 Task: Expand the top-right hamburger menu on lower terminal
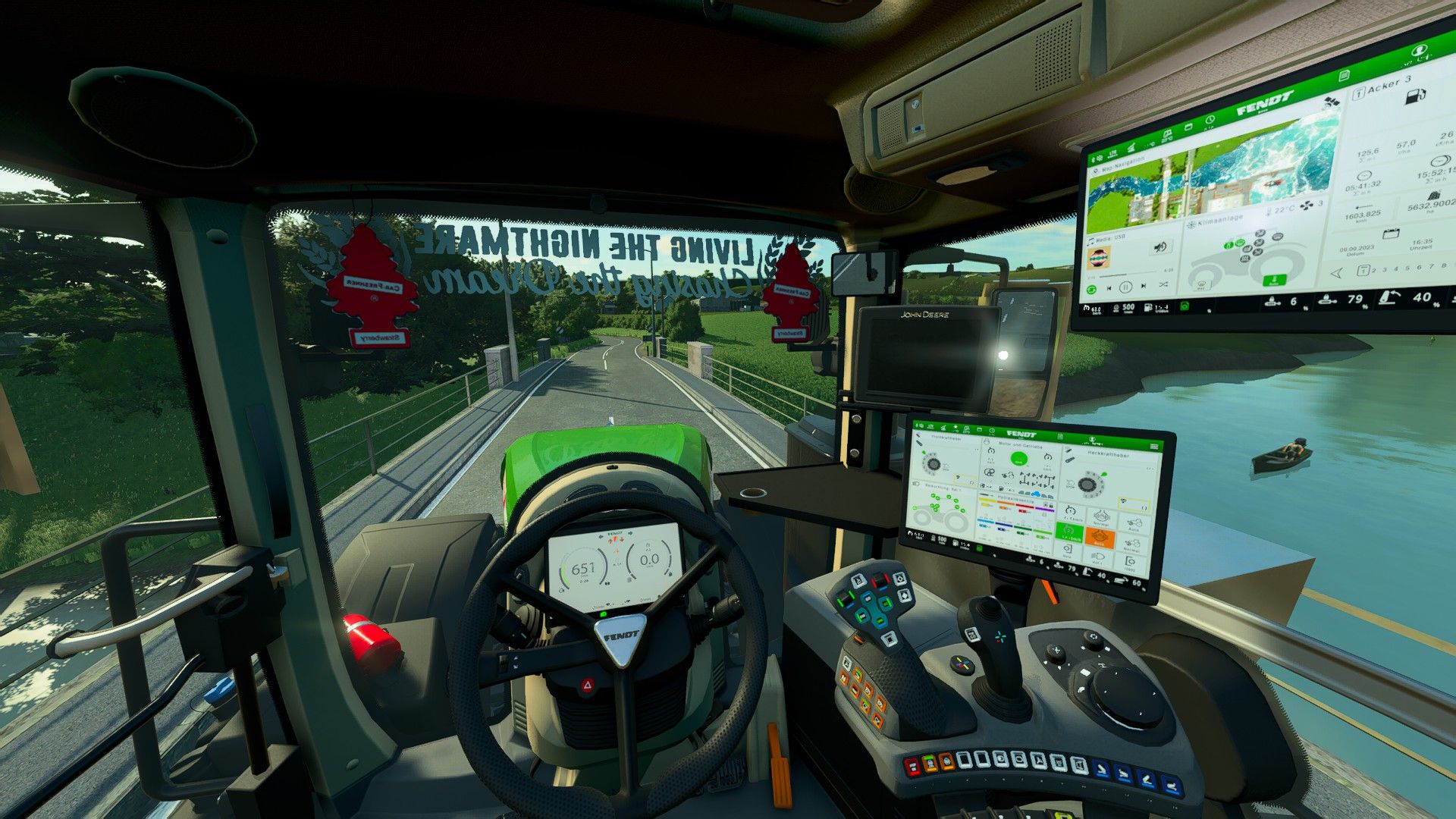(x=1154, y=446)
